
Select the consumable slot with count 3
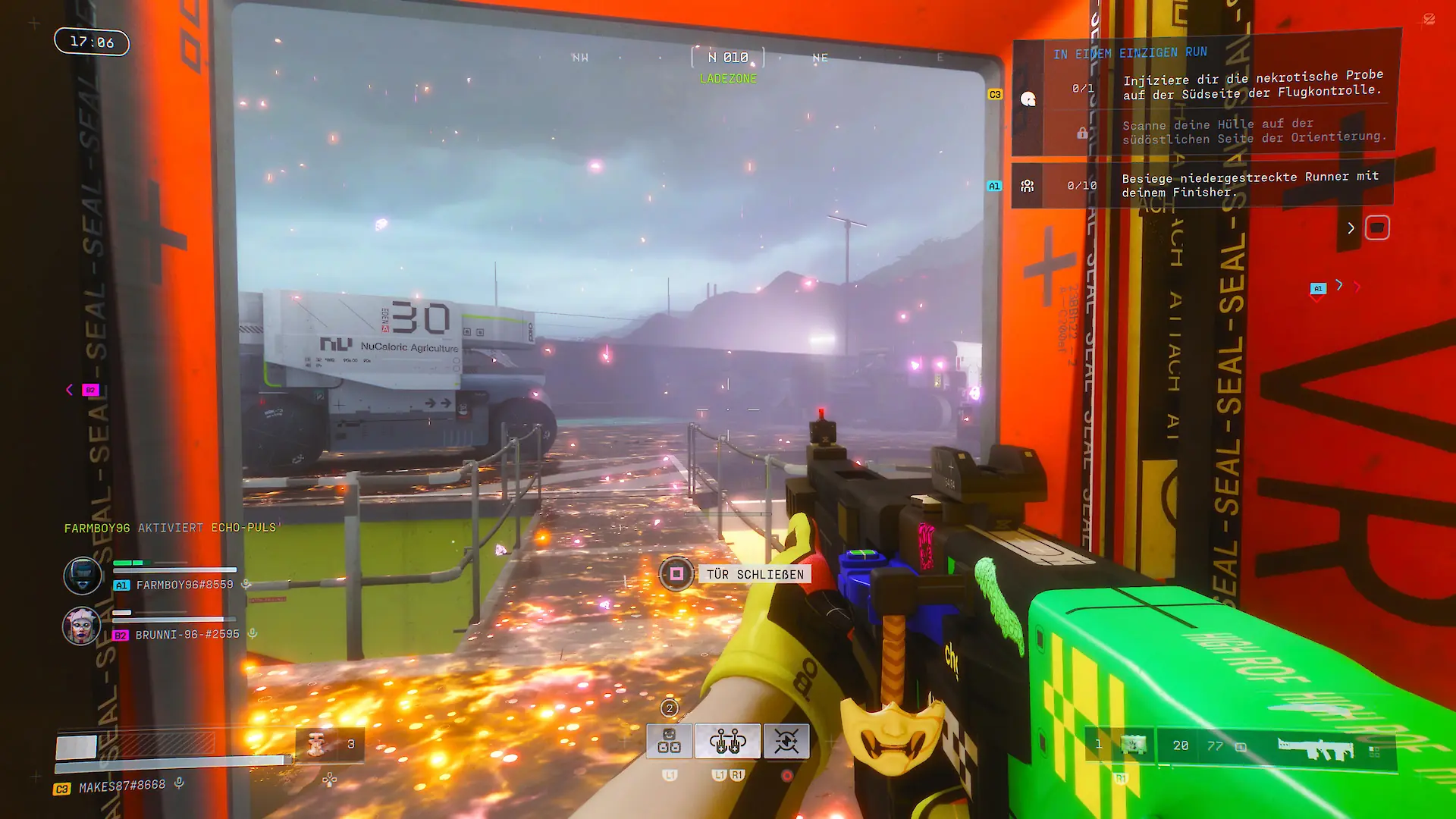[330, 744]
